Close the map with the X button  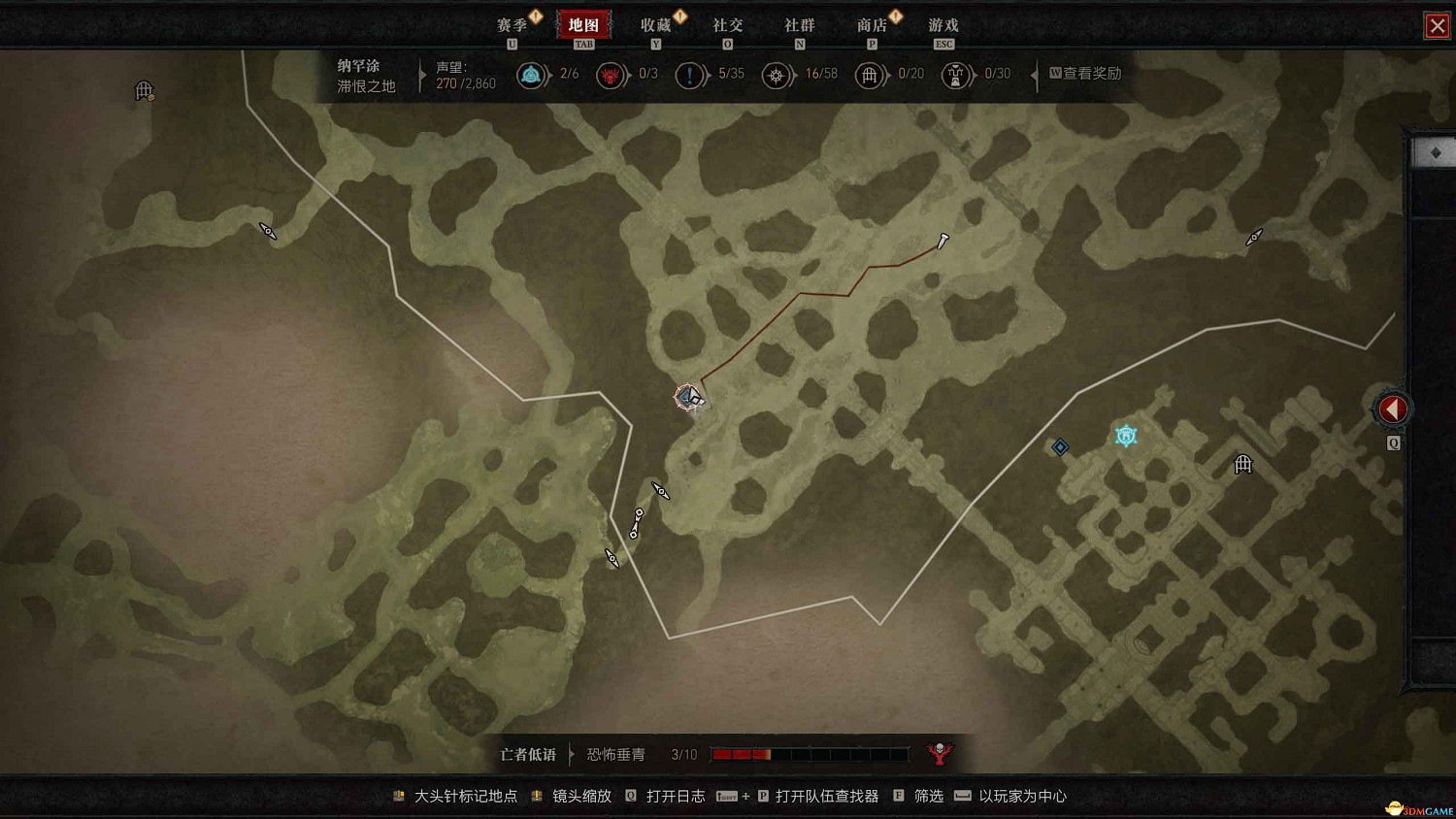click(x=1438, y=26)
